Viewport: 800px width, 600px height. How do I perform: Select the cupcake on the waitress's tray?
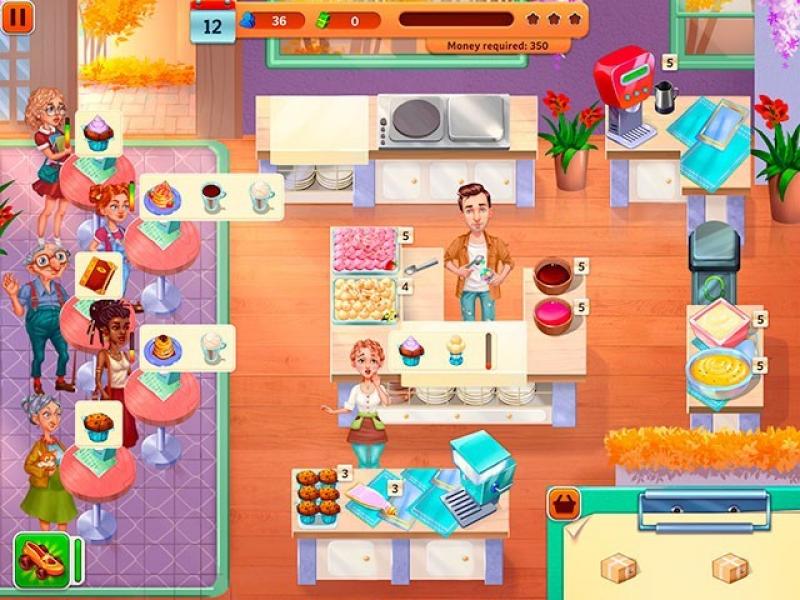coord(411,350)
